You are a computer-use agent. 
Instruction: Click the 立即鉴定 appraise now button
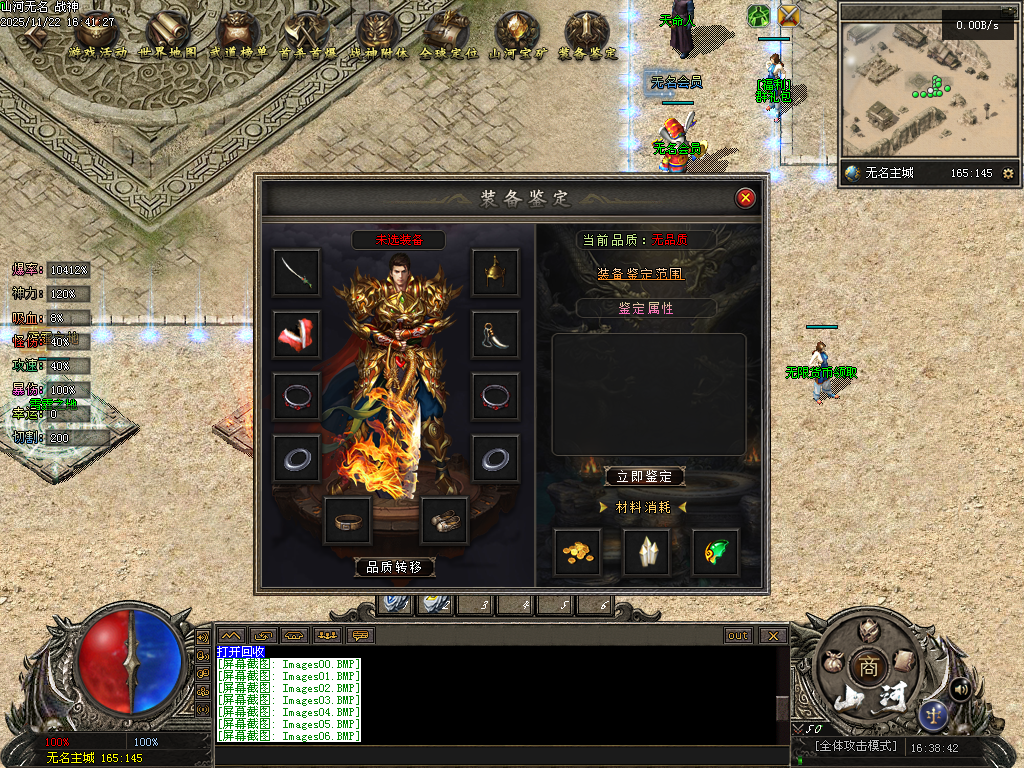coord(645,477)
